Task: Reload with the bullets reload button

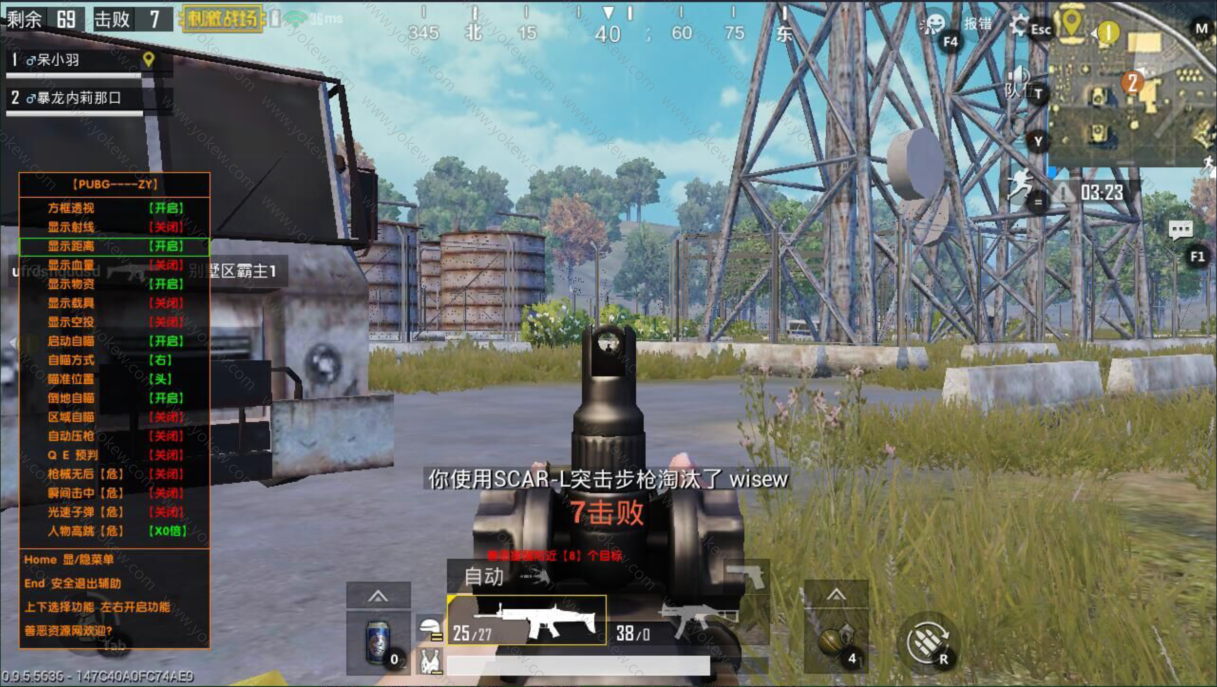Action: [927, 642]
